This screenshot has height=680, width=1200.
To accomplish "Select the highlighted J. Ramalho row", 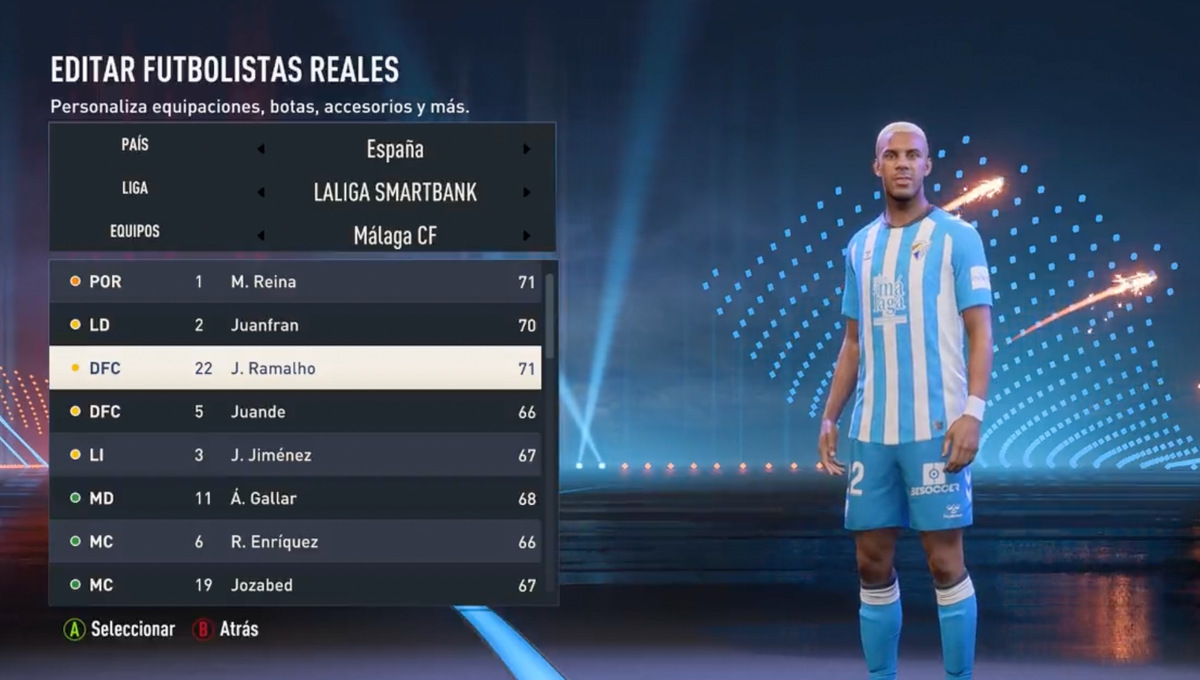I will (x=295, y=368).
